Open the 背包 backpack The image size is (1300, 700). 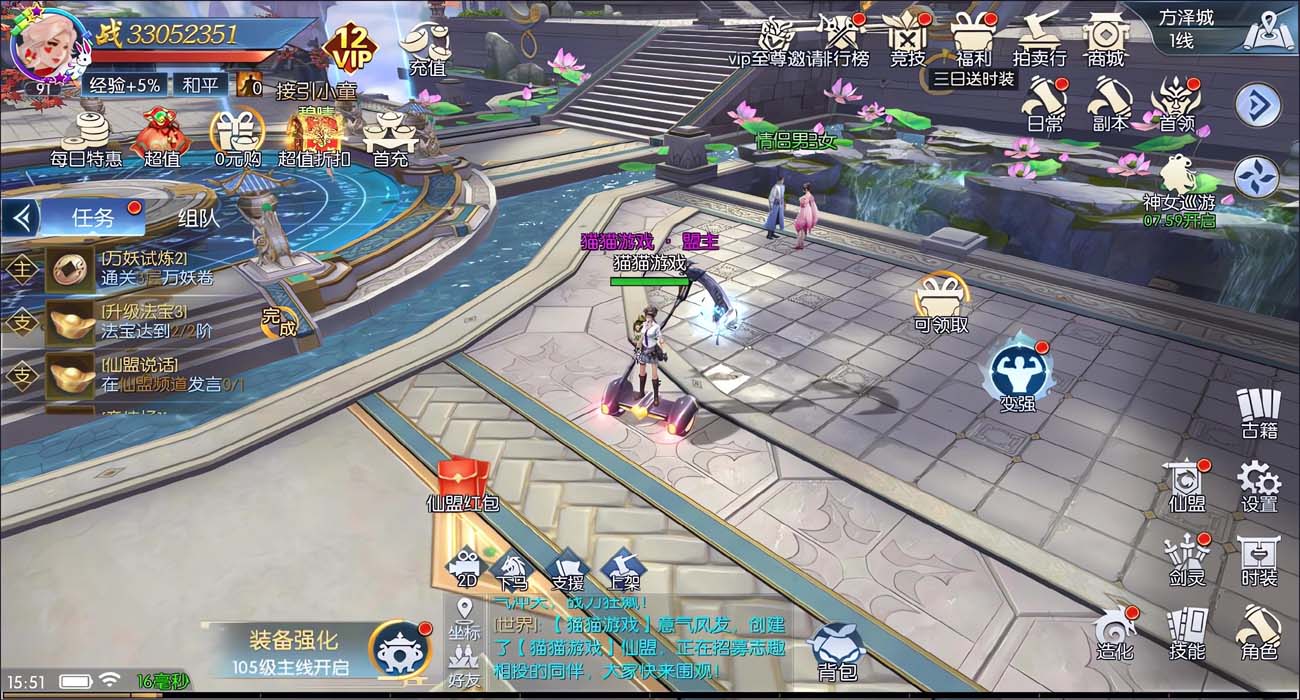point(836,652)
